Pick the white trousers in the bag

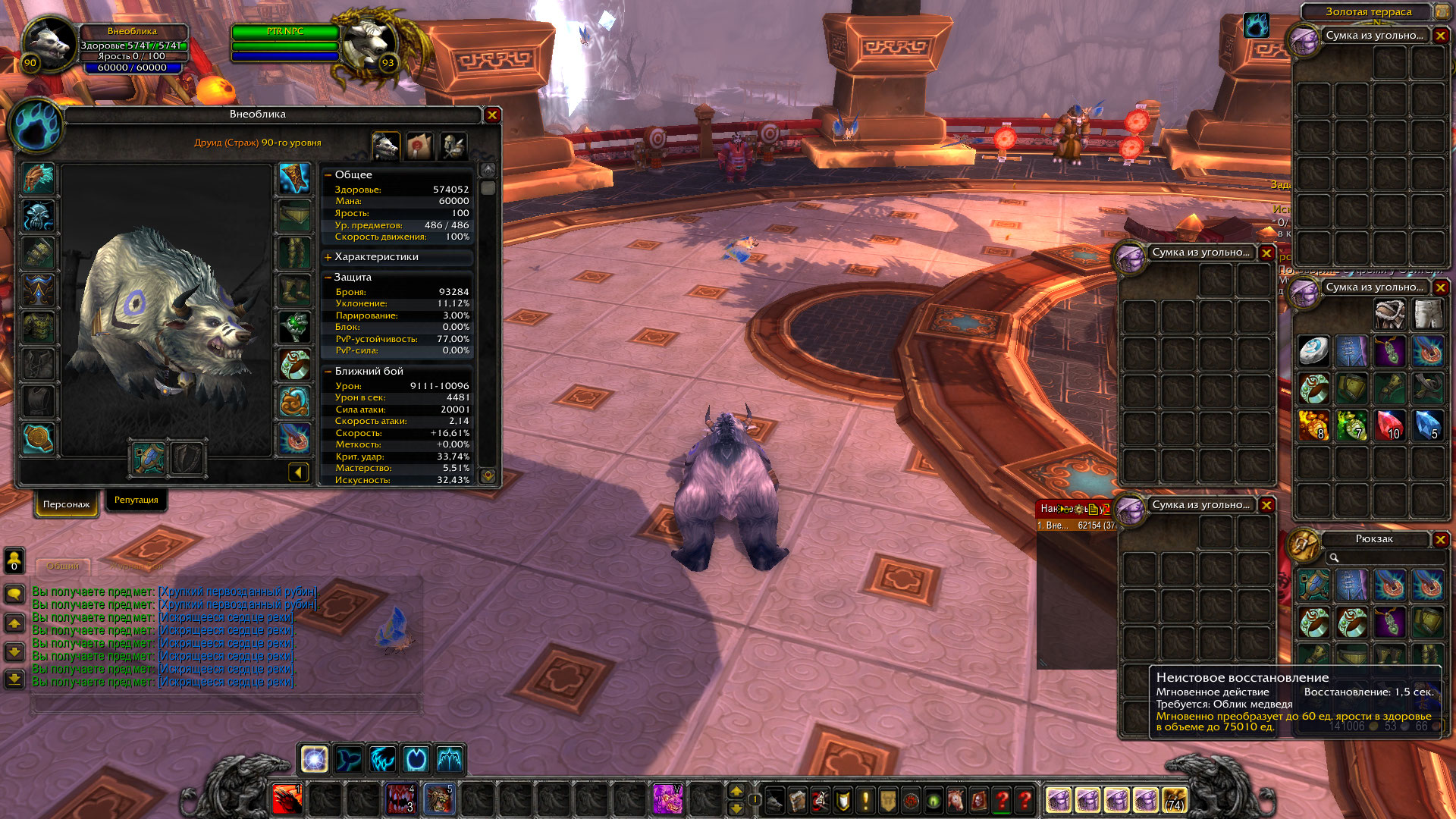1427,313
